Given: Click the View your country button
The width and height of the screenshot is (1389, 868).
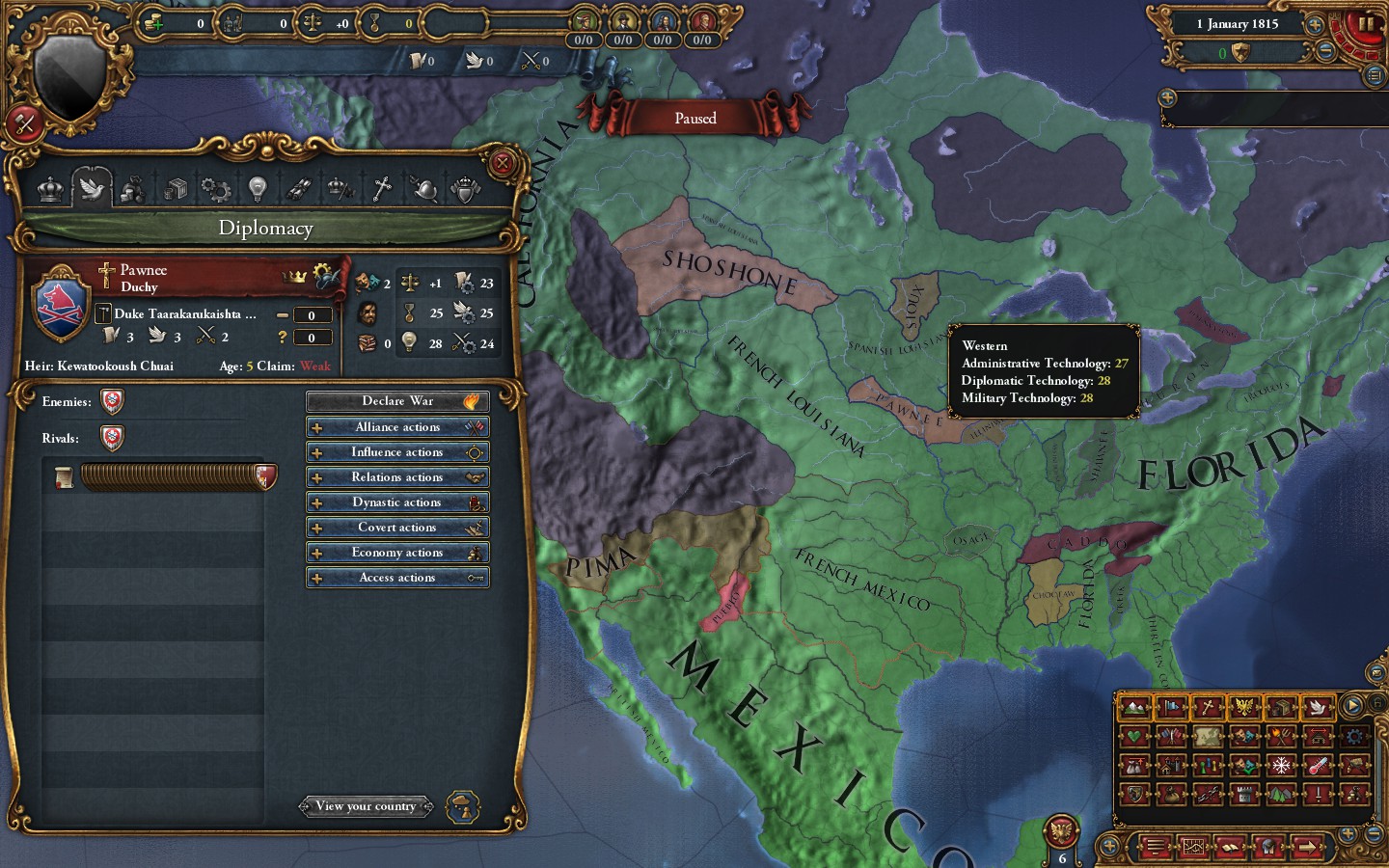Looking at the screenshot, I should [366, 806].
